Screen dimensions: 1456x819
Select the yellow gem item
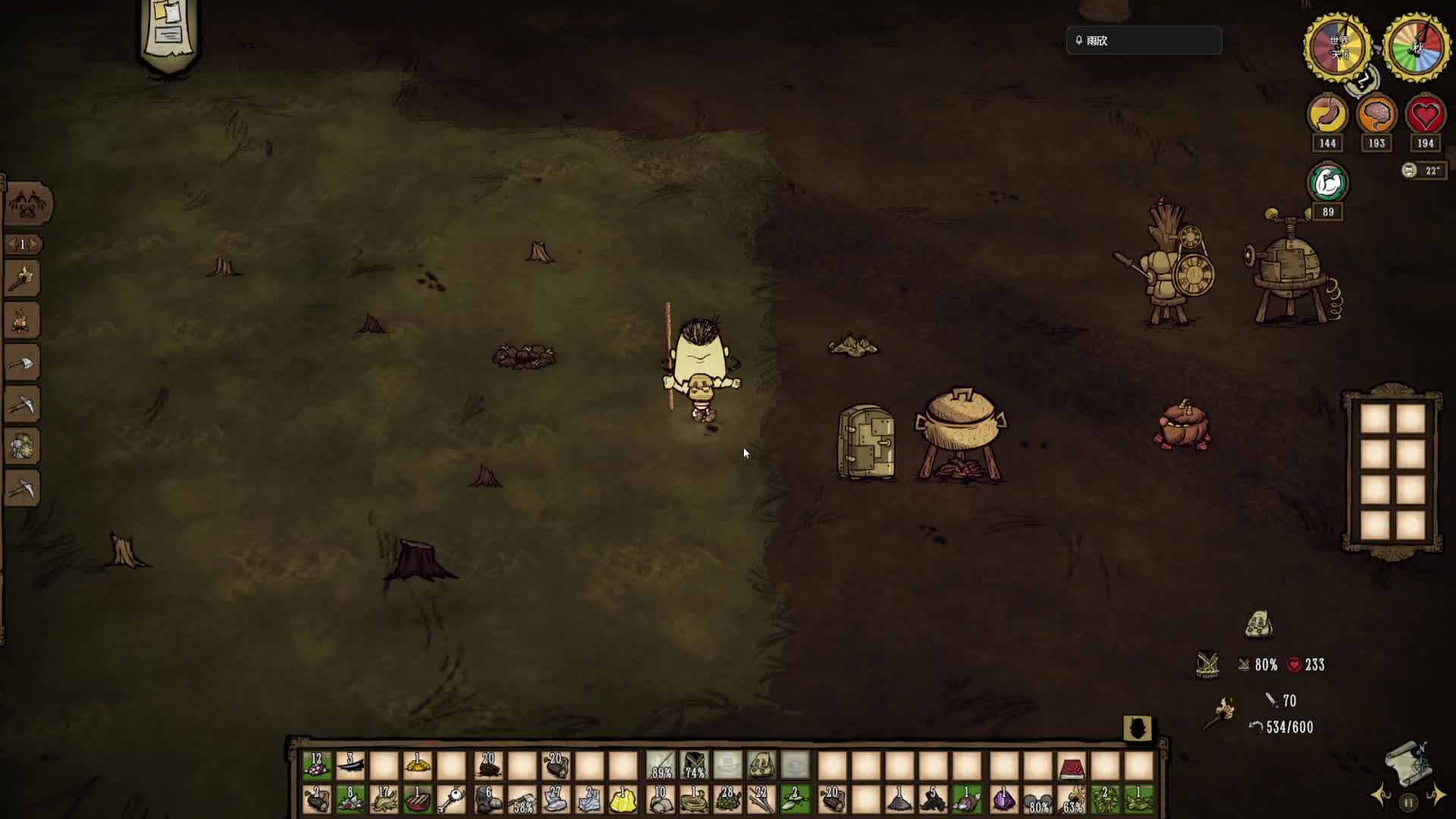(x=623, y=800)
